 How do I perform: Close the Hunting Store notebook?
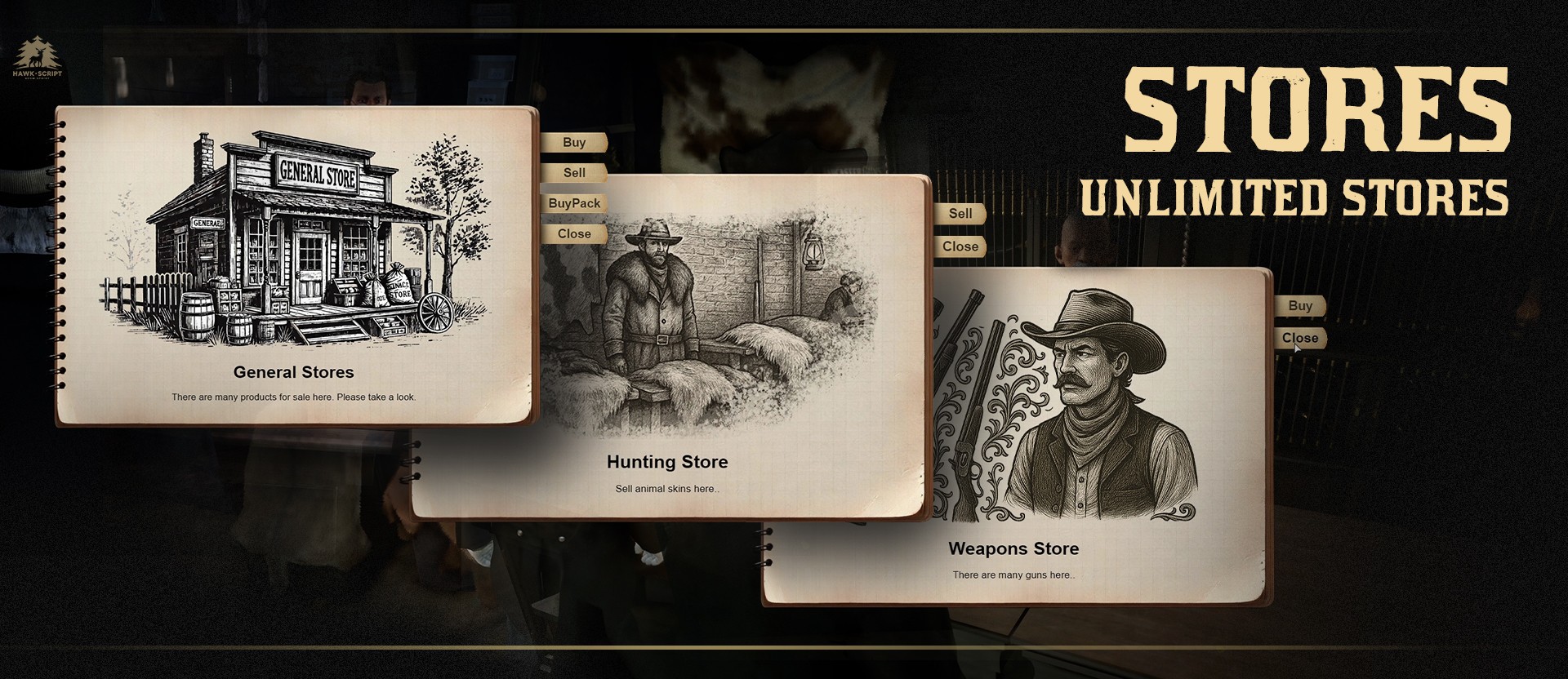(x=960, y=246)
